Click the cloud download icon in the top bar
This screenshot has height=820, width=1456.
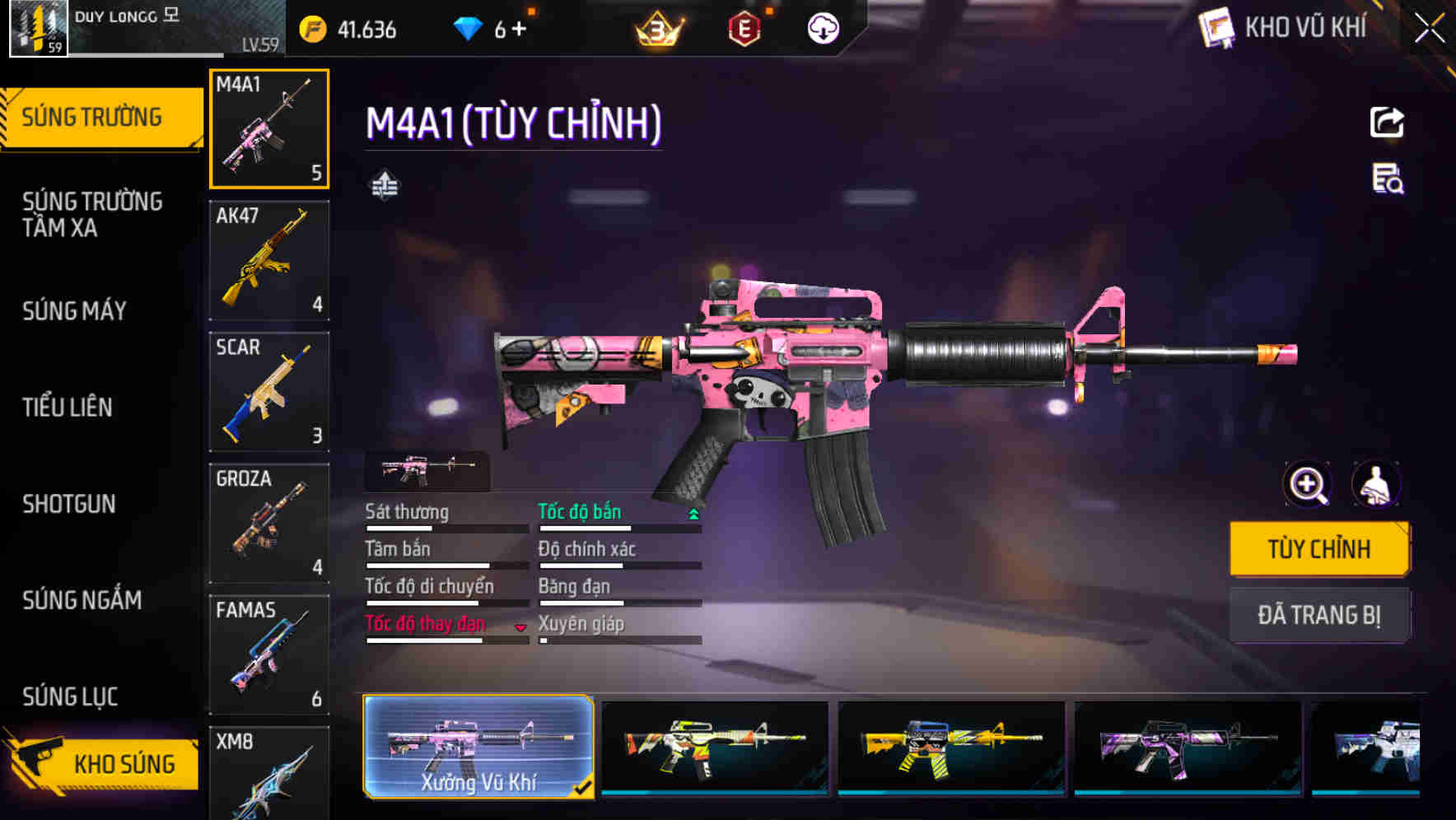point(823,29)
